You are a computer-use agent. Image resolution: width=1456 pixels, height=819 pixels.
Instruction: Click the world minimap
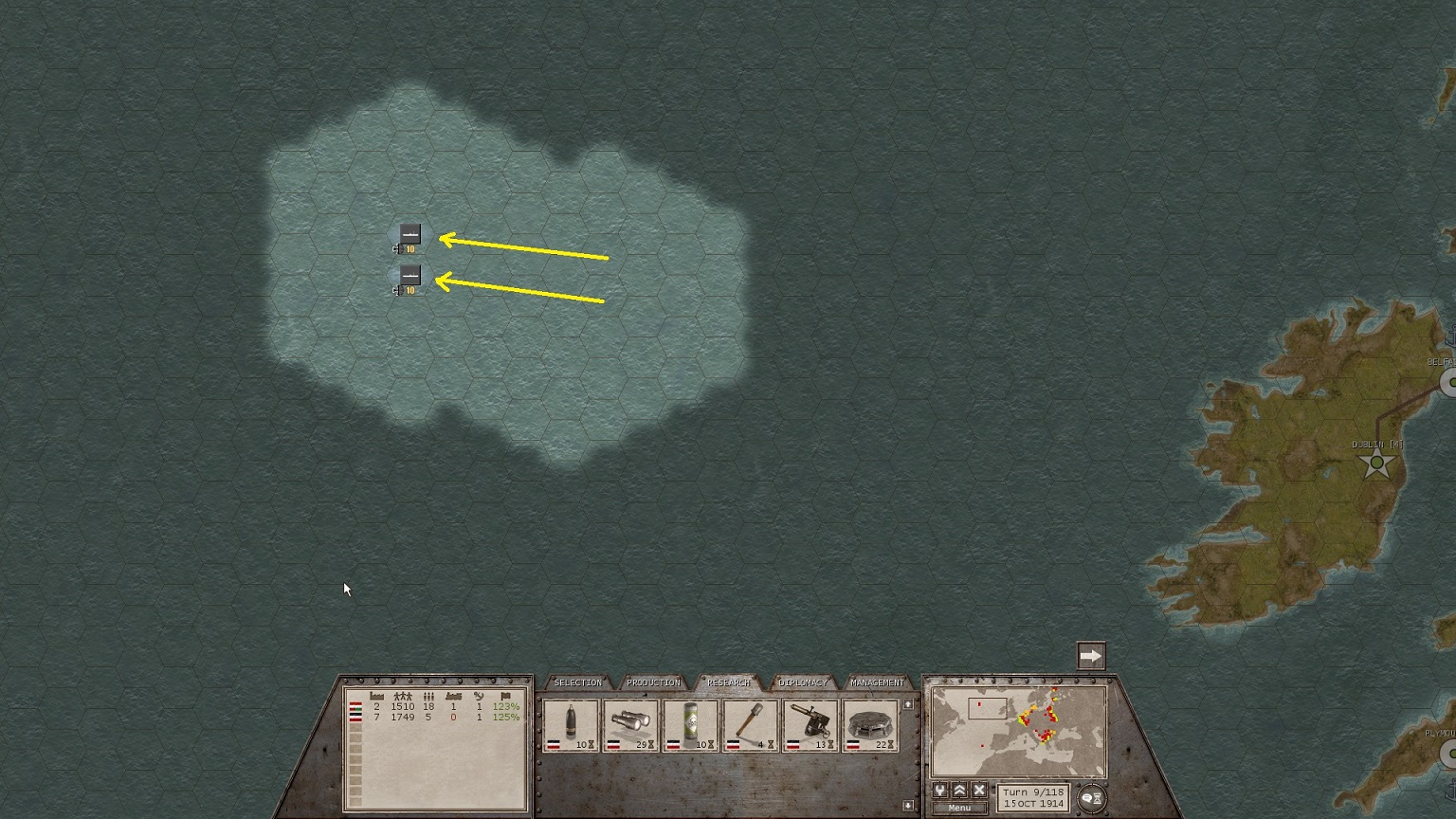(1018, 732)
